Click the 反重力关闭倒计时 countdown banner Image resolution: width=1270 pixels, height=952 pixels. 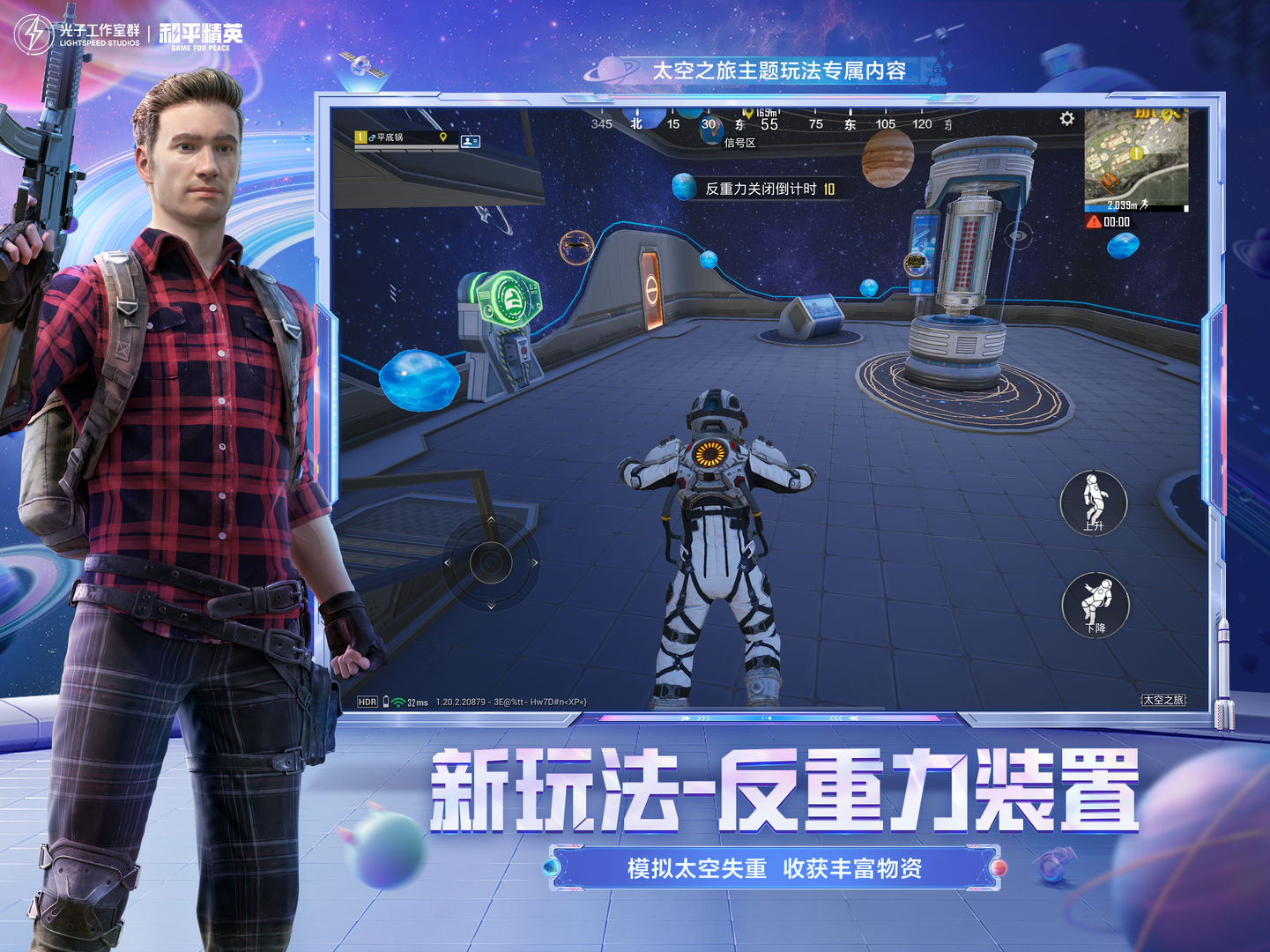pyautogui.click(x=763, y=187)
